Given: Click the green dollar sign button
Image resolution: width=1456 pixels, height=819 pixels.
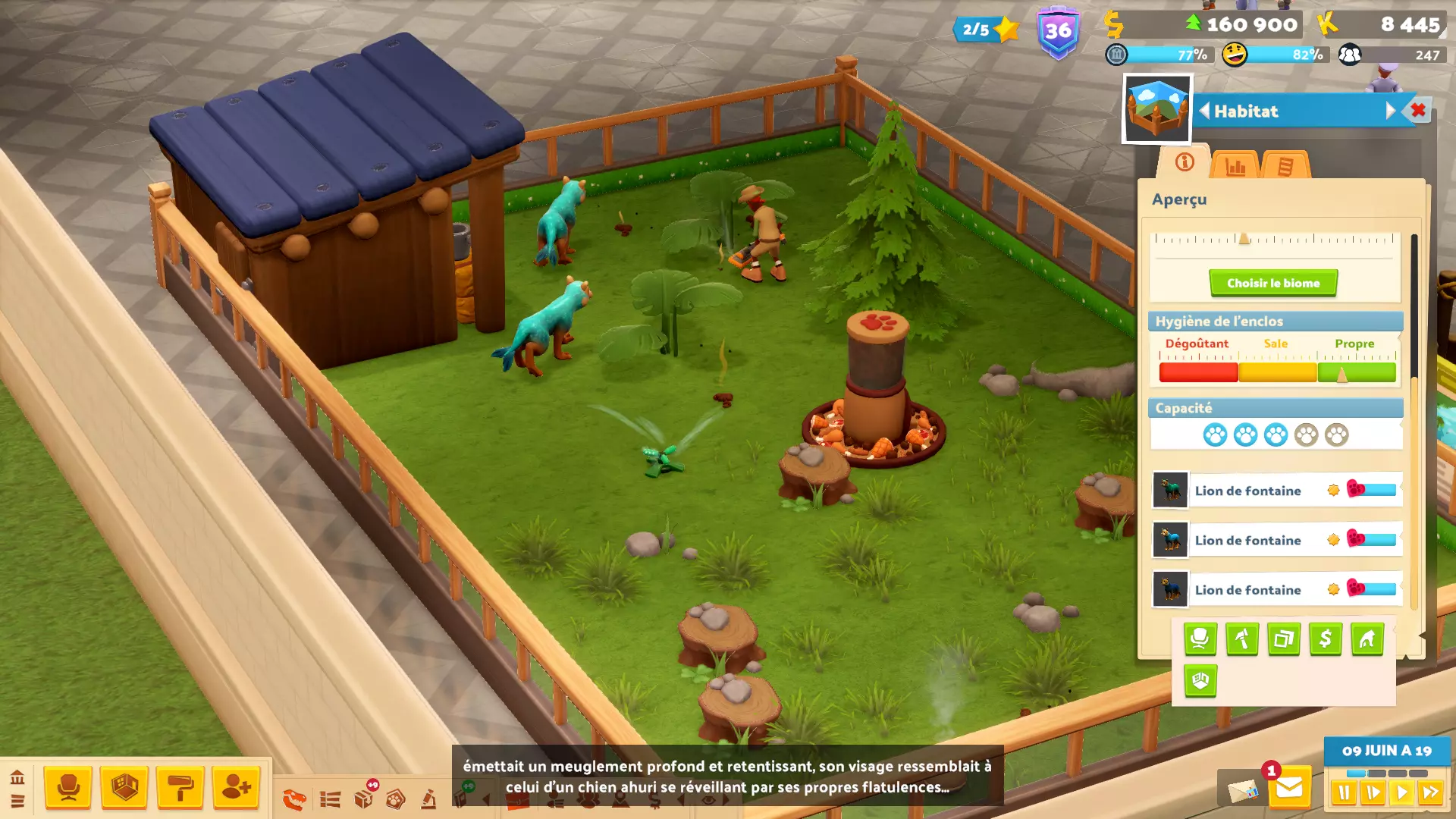Looking at the screenshot, I should click(x=1325, y=639).
